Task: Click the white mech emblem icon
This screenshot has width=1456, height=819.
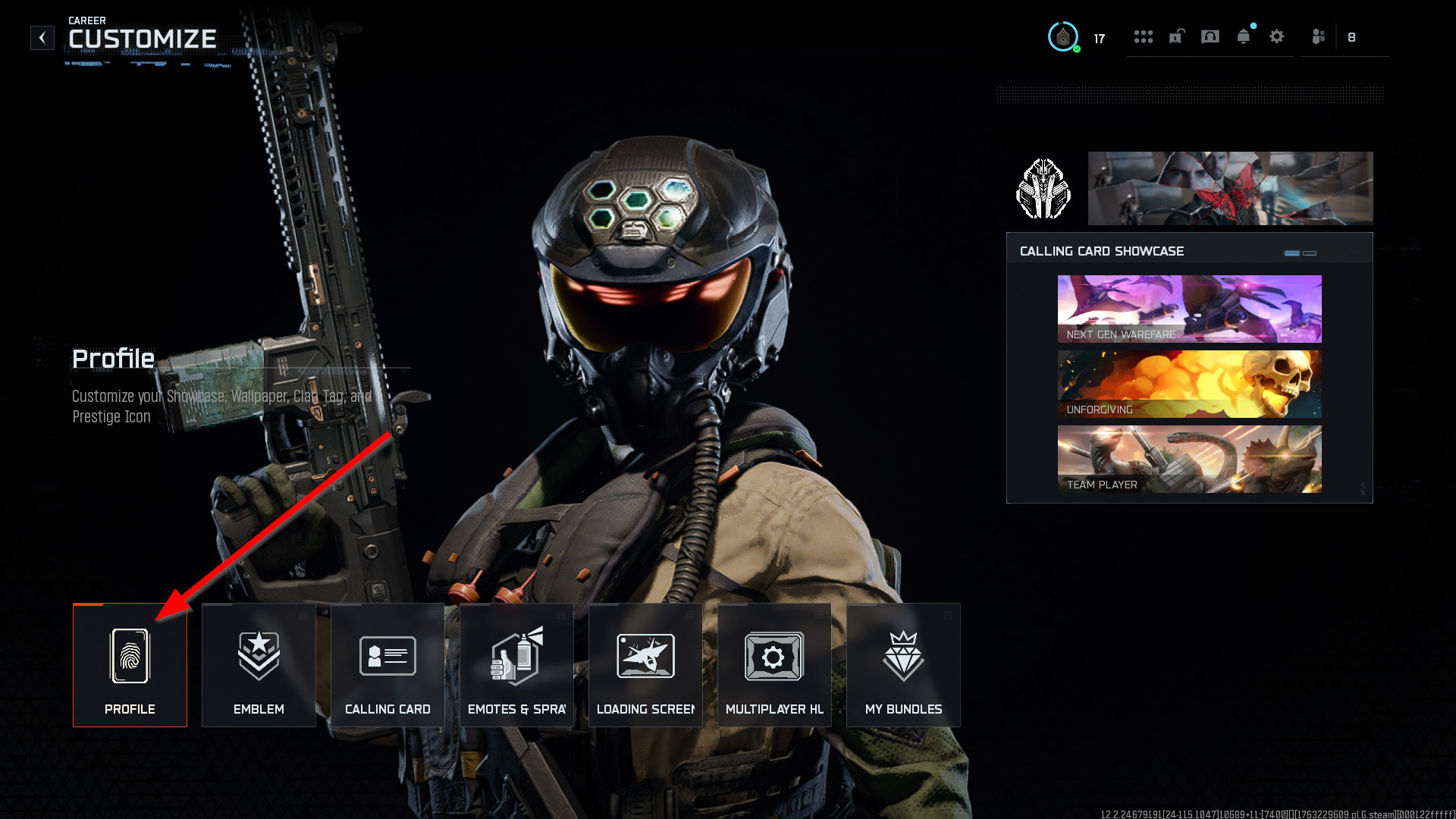Action: (1043, 189)
